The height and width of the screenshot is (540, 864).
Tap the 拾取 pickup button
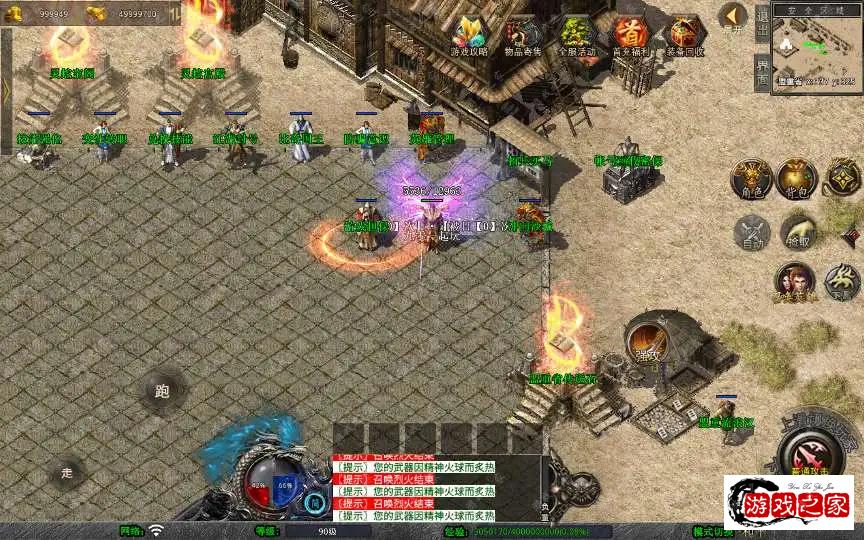(x=797, y=232)
